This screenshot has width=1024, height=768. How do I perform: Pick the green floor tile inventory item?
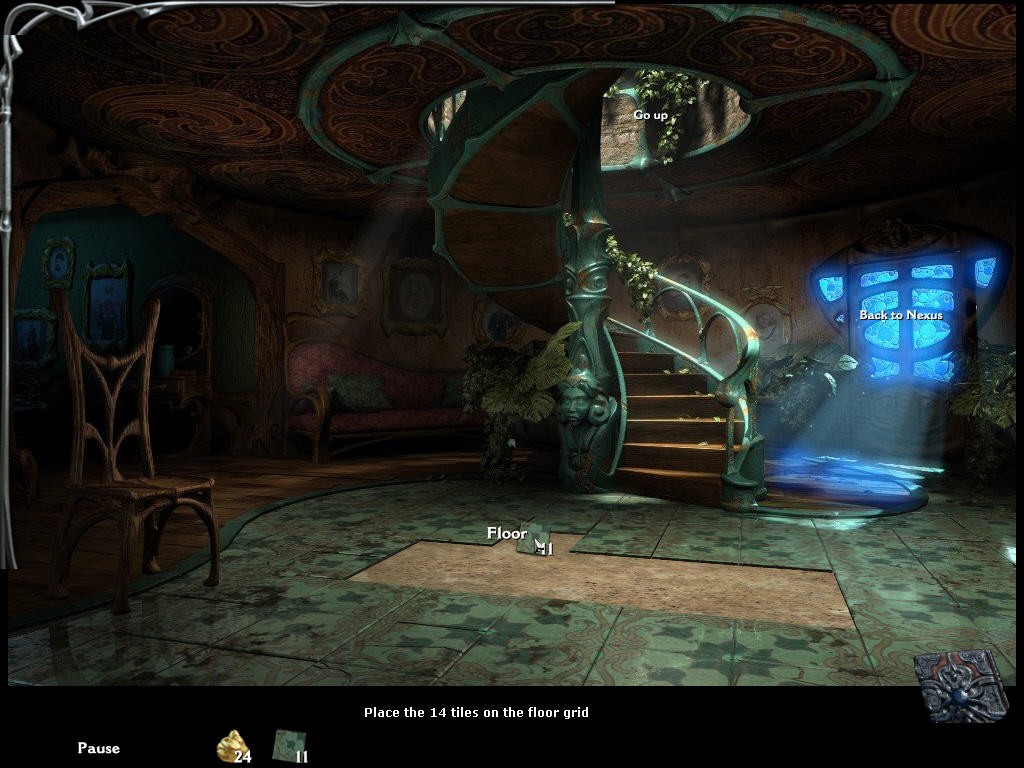288,745
